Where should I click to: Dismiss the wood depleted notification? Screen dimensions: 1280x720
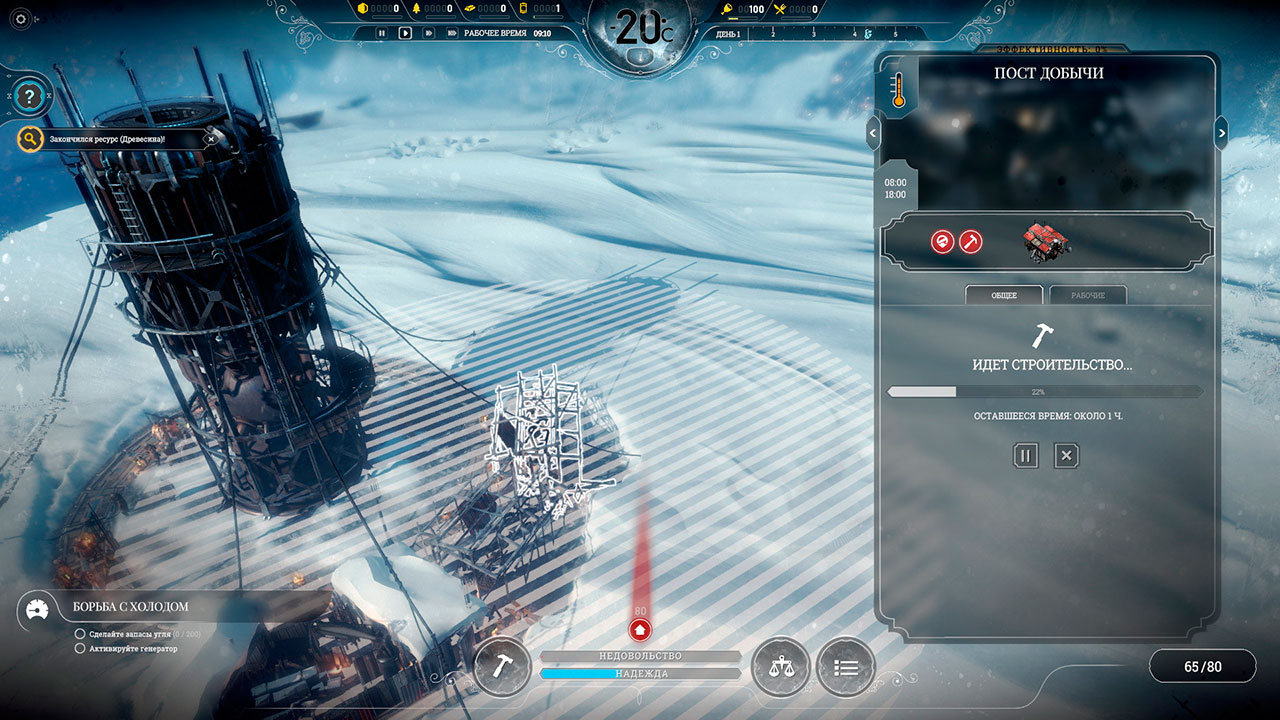coord(209,139)
